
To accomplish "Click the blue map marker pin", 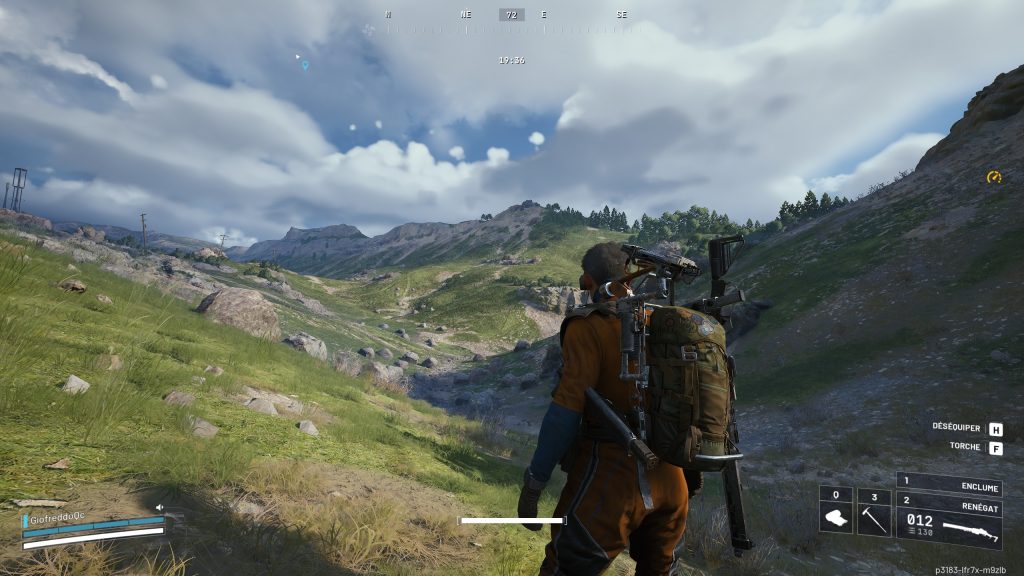I will (305, 65).
